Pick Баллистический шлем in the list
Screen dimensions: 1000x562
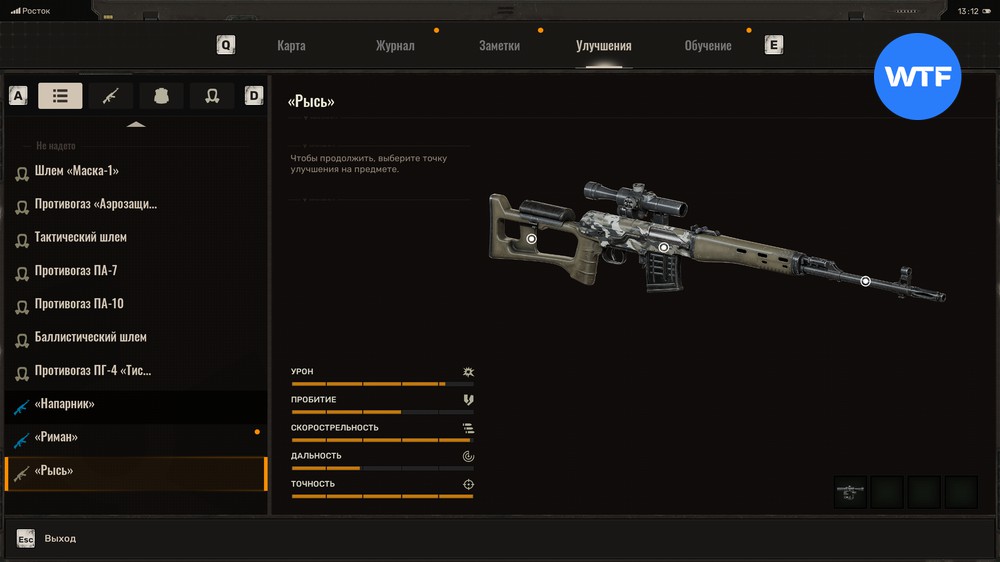90,338
